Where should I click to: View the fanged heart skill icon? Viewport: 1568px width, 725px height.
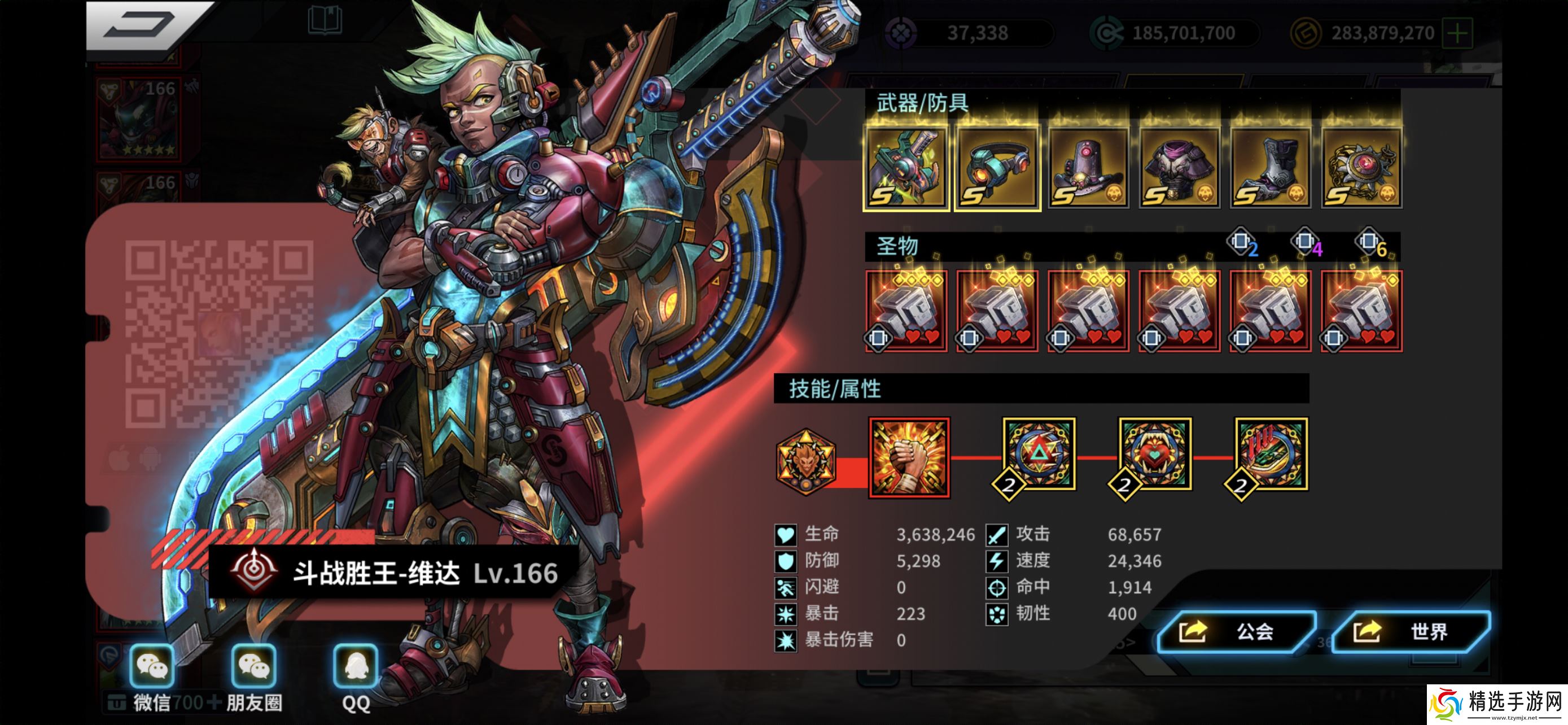pos(1155,454)
